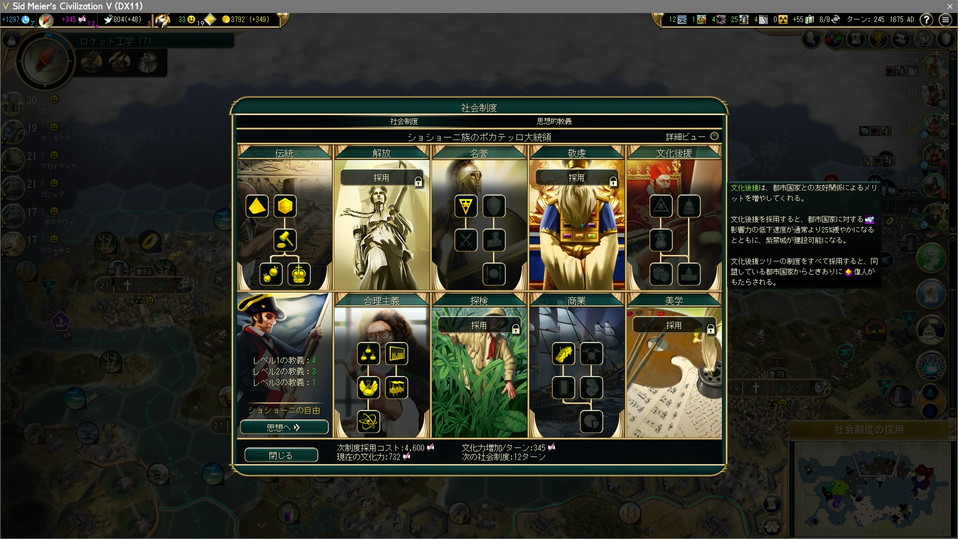Adopt the 探検 (Exploration) policy tree
The width and height of the screenshot is (958, 539).
click(x=479, y=326)
